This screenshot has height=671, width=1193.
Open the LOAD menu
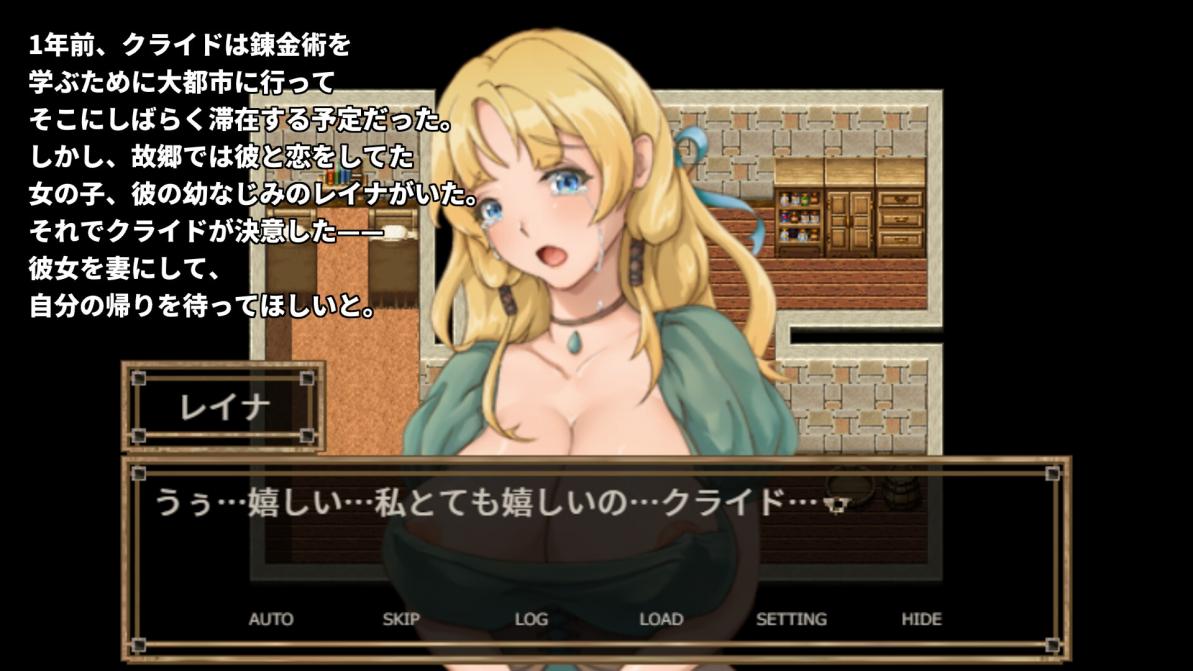click(661, 619)
